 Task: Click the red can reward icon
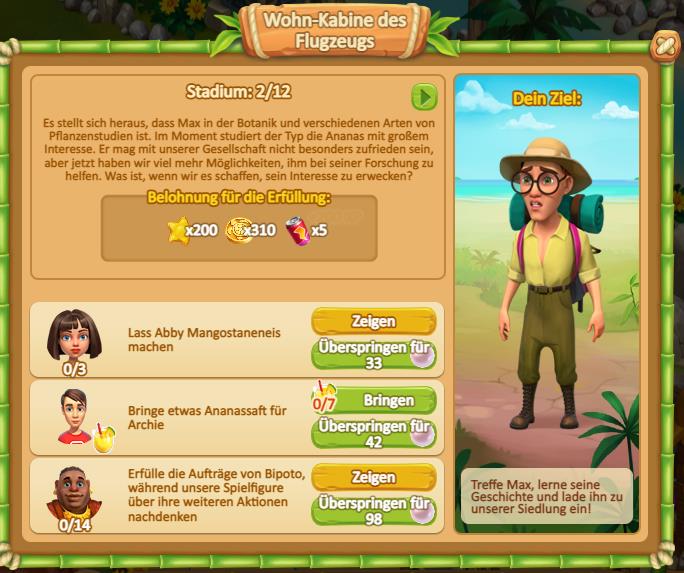click(x=297, y=231)
